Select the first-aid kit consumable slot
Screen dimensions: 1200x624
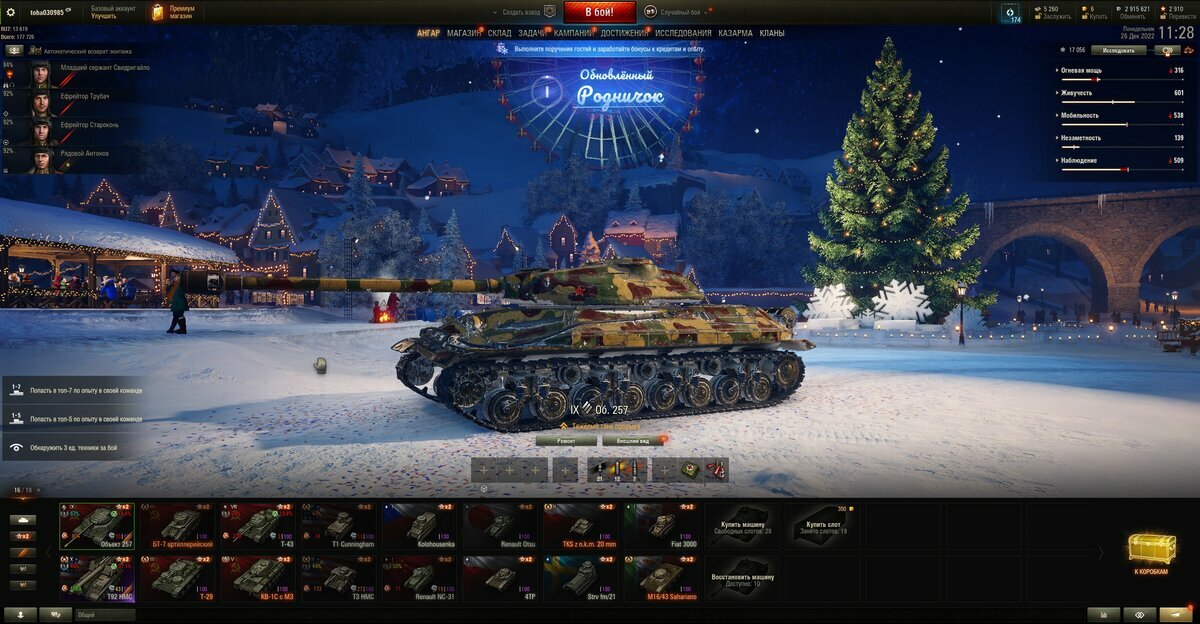[689, 470]
